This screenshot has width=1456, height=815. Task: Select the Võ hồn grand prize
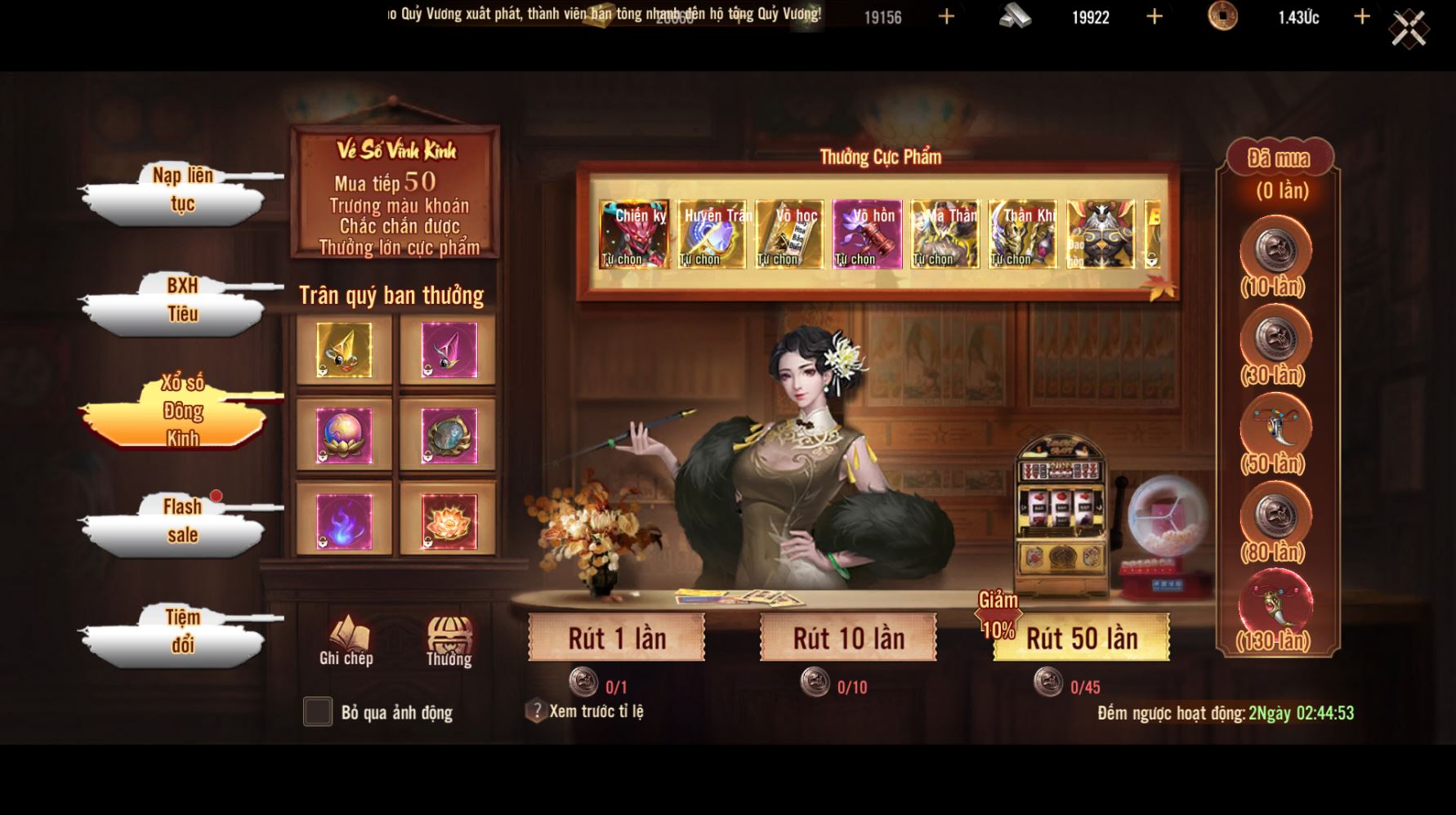pos(867,234)
